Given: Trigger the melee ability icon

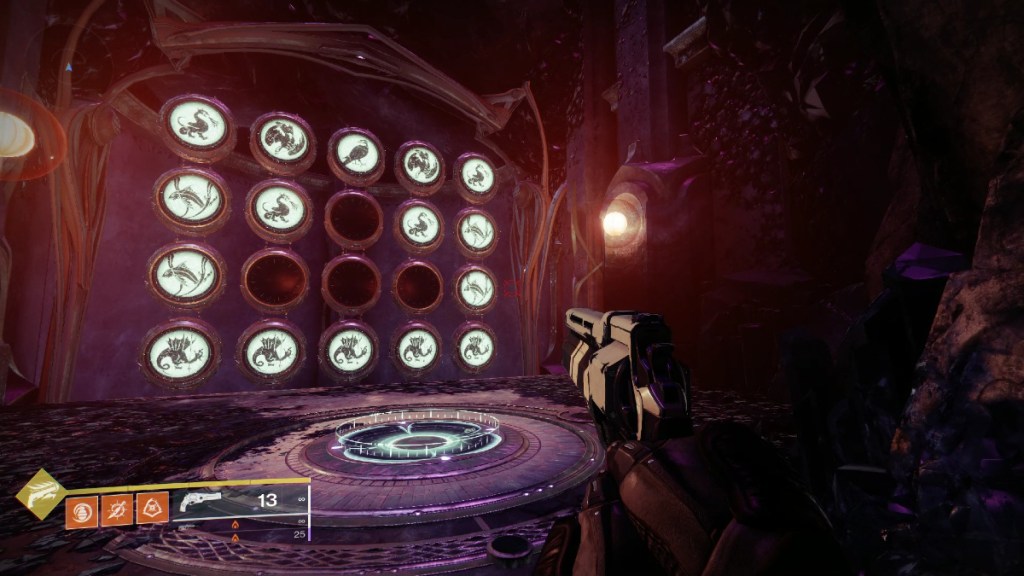Looking at the screenshot, I should pyautogui.click(x=116, y=511).
